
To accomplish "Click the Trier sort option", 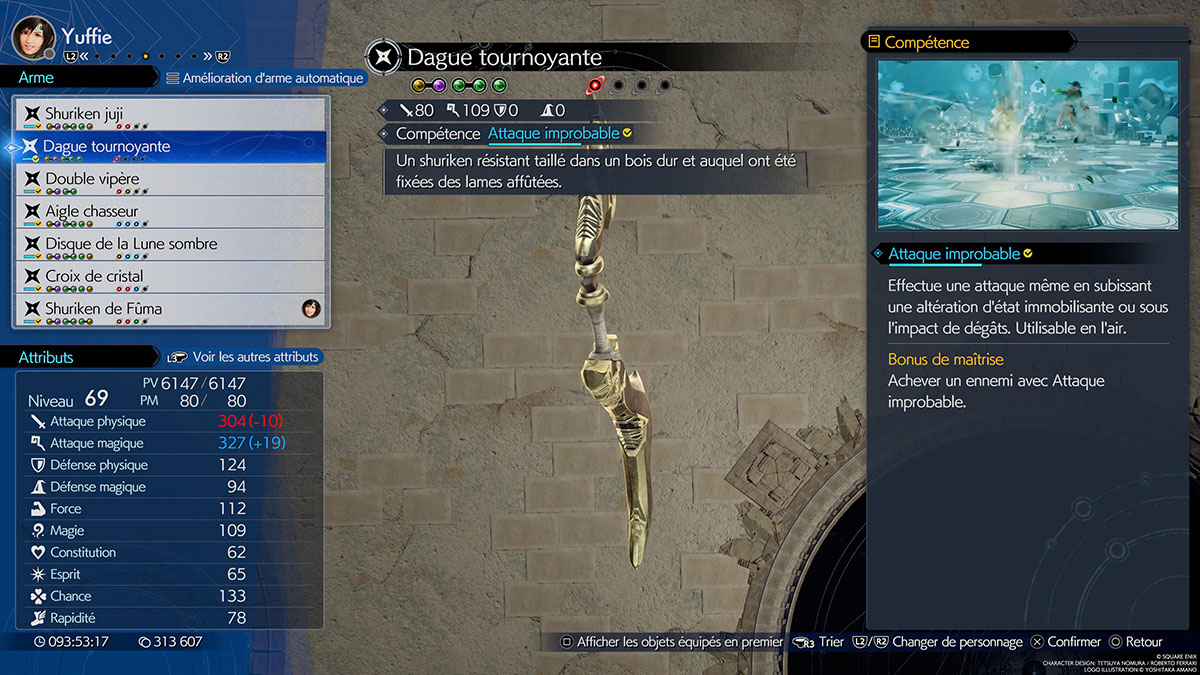I will (820, 642).
